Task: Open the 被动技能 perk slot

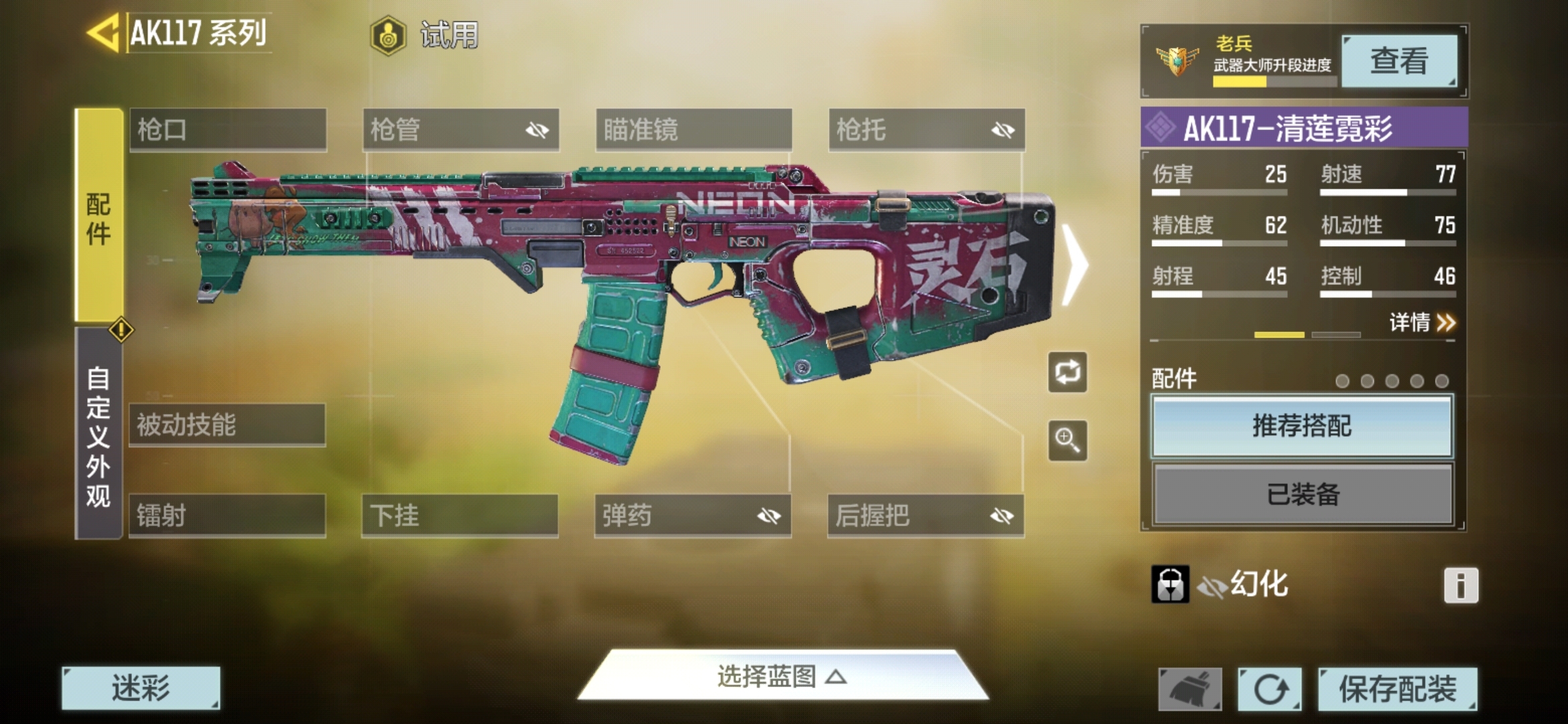Action: tap(227, 425)
